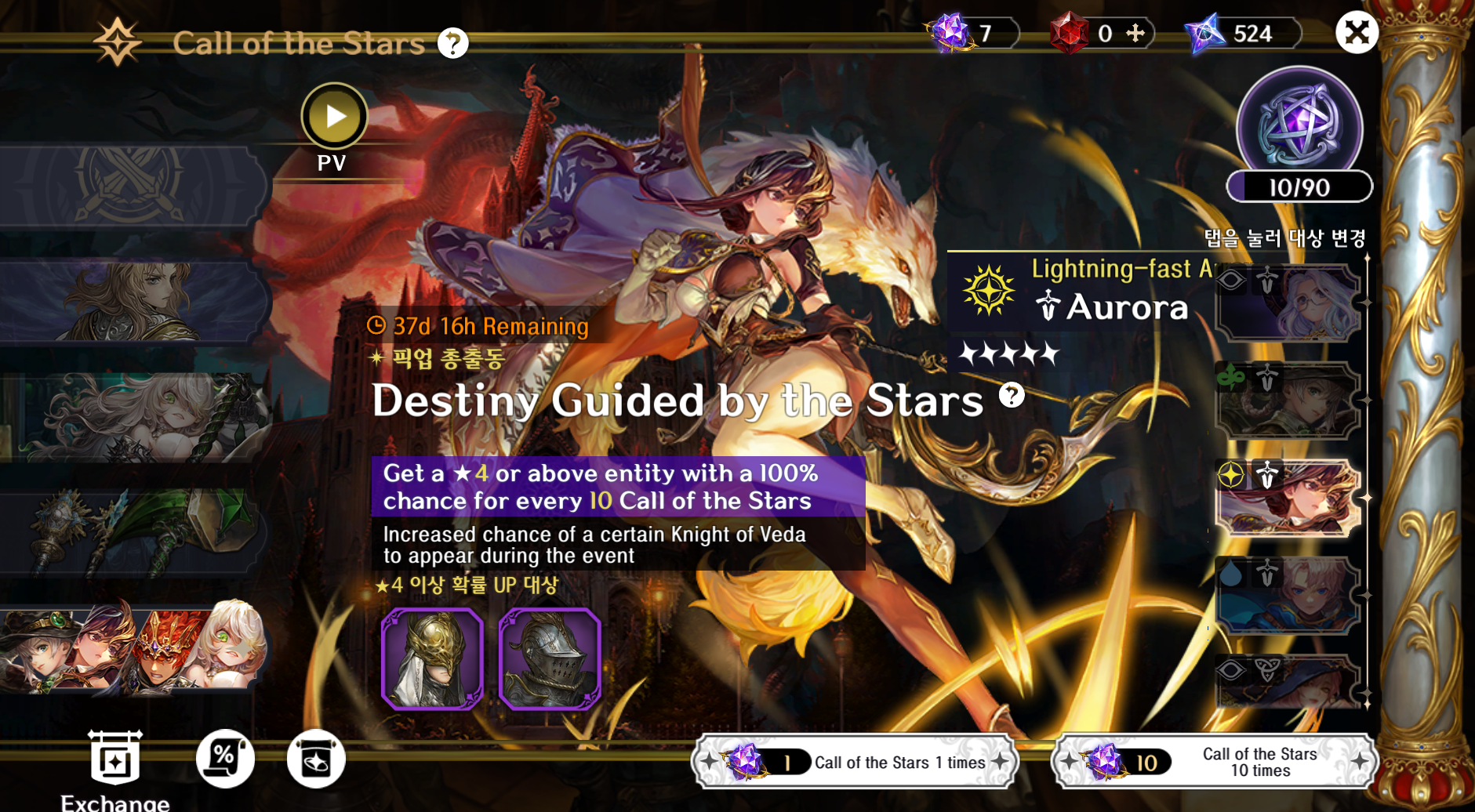The width and height of the screenshot is (1475, 812).
Task: Choose the glasses-wearing lavender-haired character target
Action: point(1288,303)
